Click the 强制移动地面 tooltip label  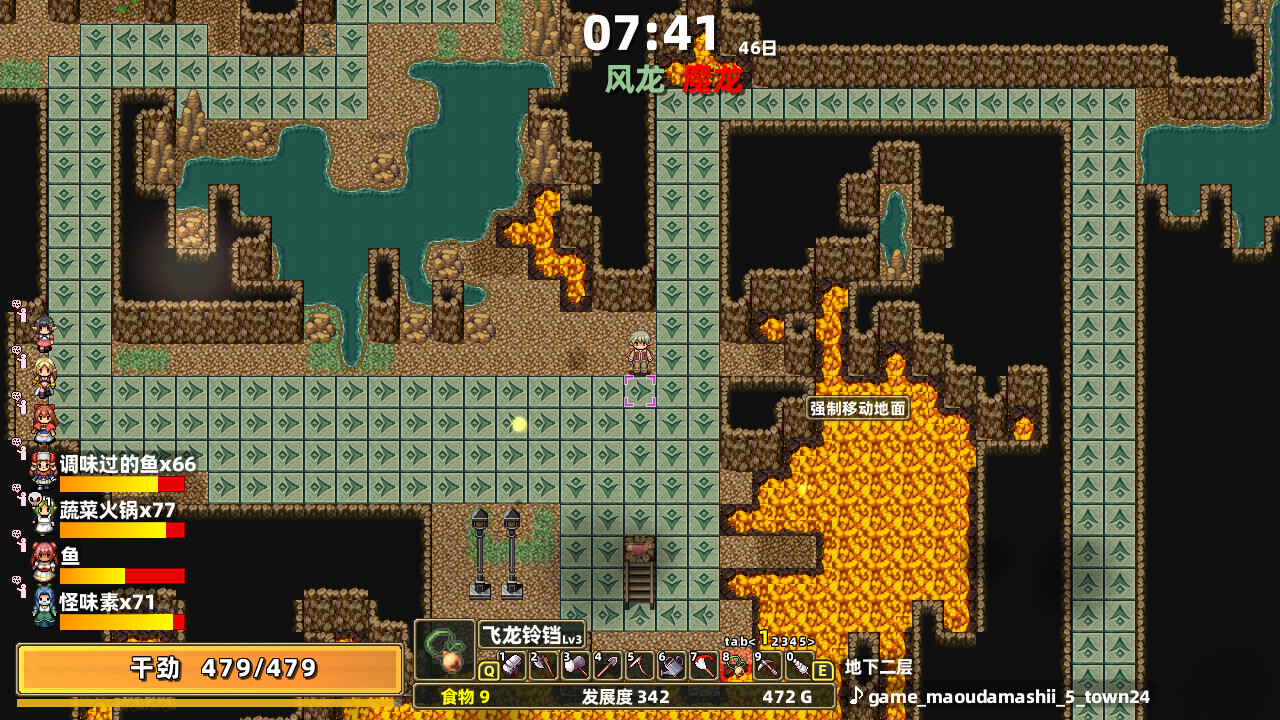click(858, 408)
